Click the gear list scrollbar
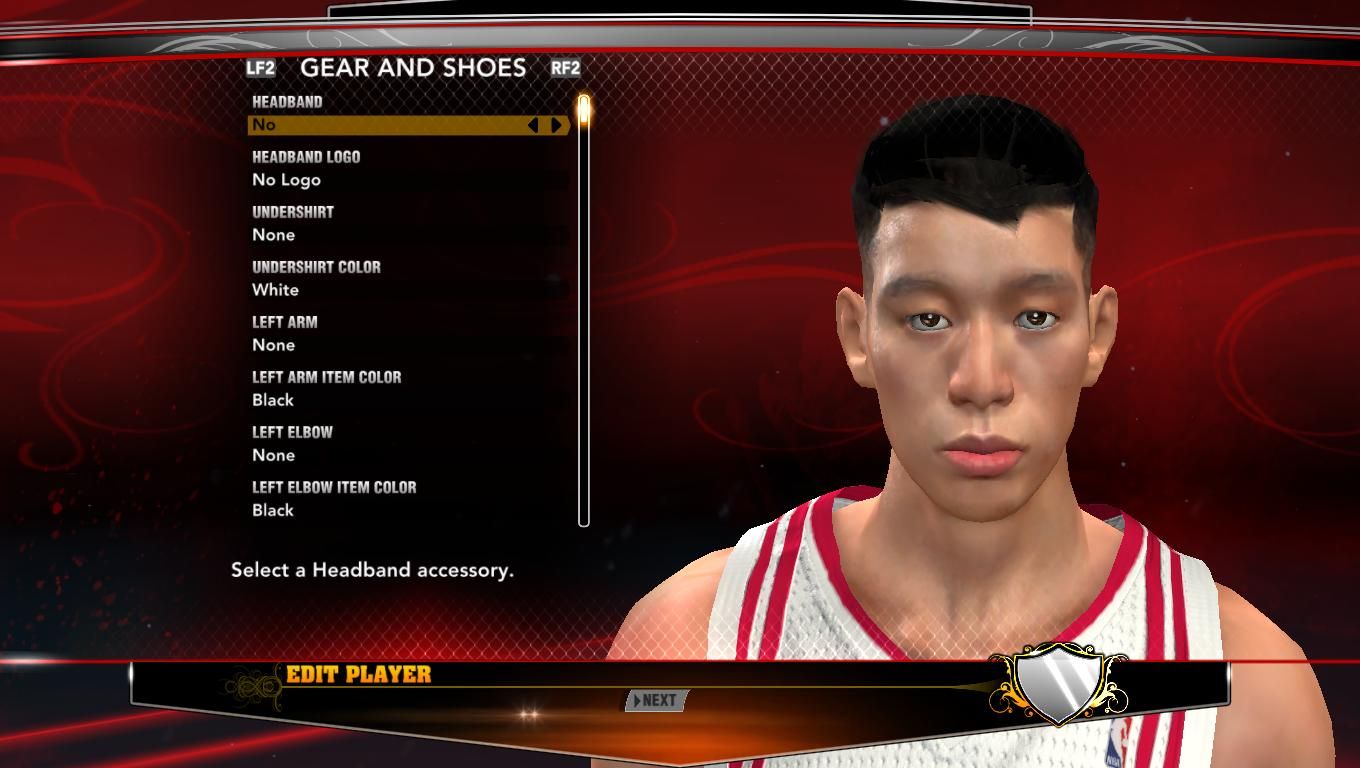Screen dimensions: 1360x768 coord(584,310)
